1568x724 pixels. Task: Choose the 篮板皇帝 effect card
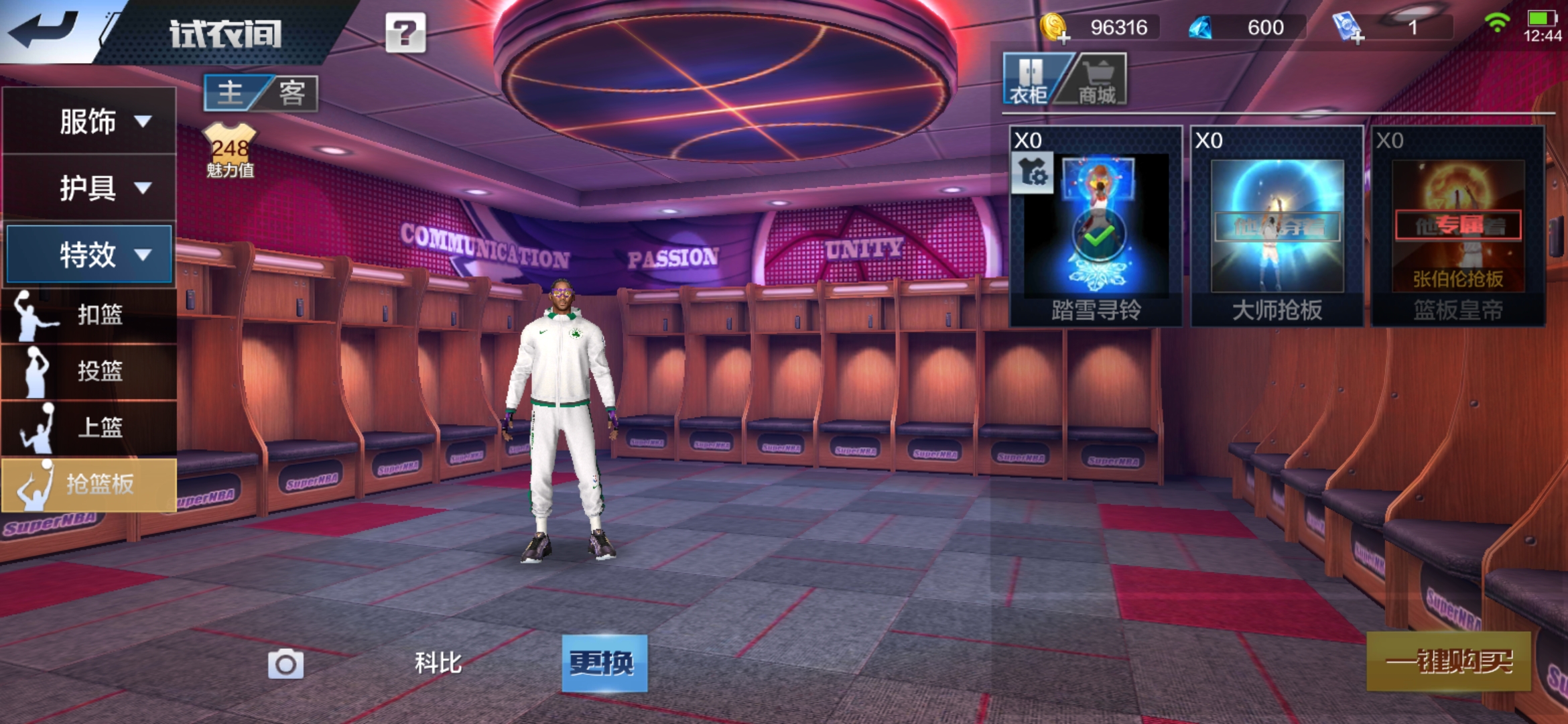click(x=1457, y=227)
